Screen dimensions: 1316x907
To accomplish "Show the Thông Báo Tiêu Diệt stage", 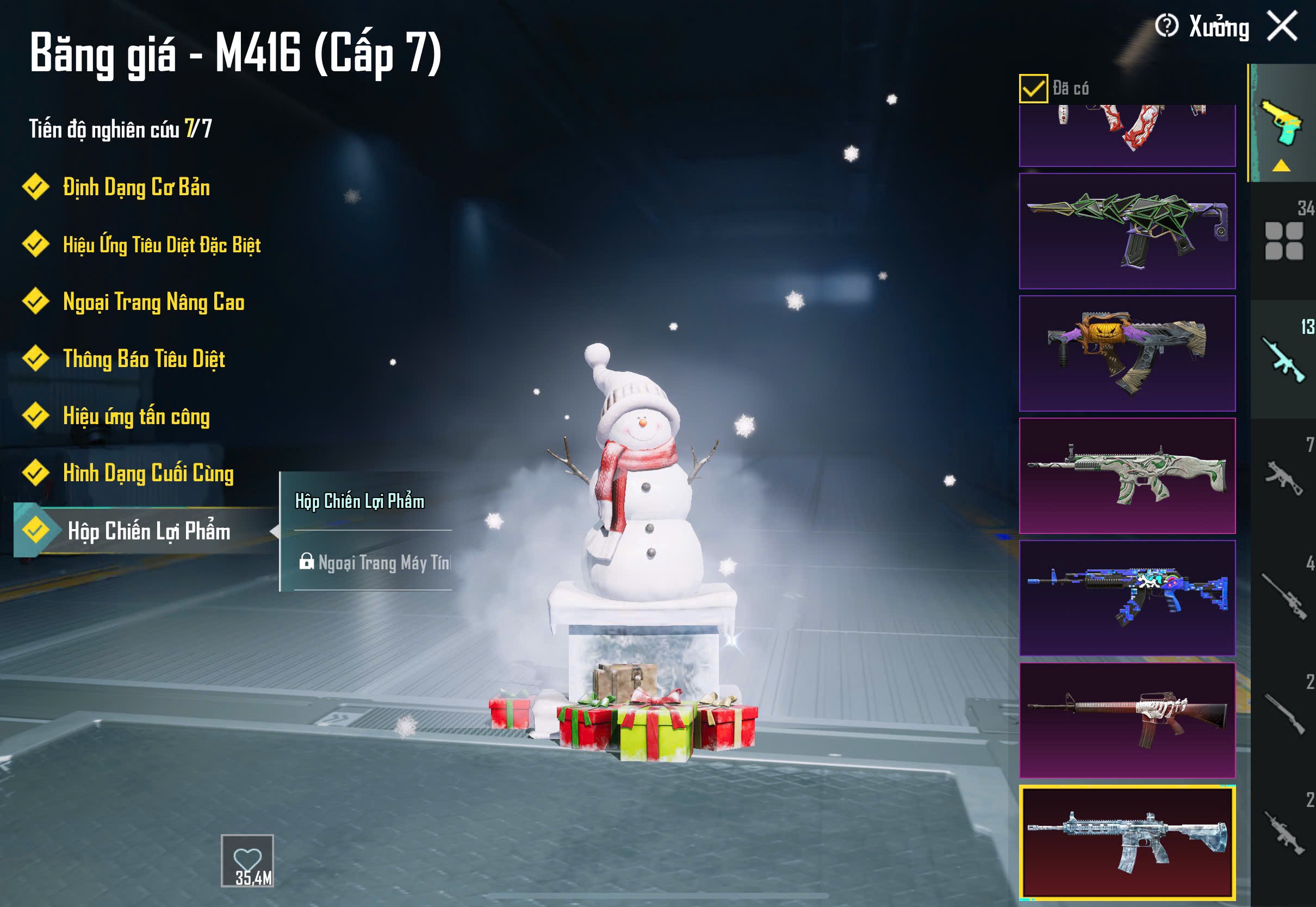I will [x=144, y=359].
